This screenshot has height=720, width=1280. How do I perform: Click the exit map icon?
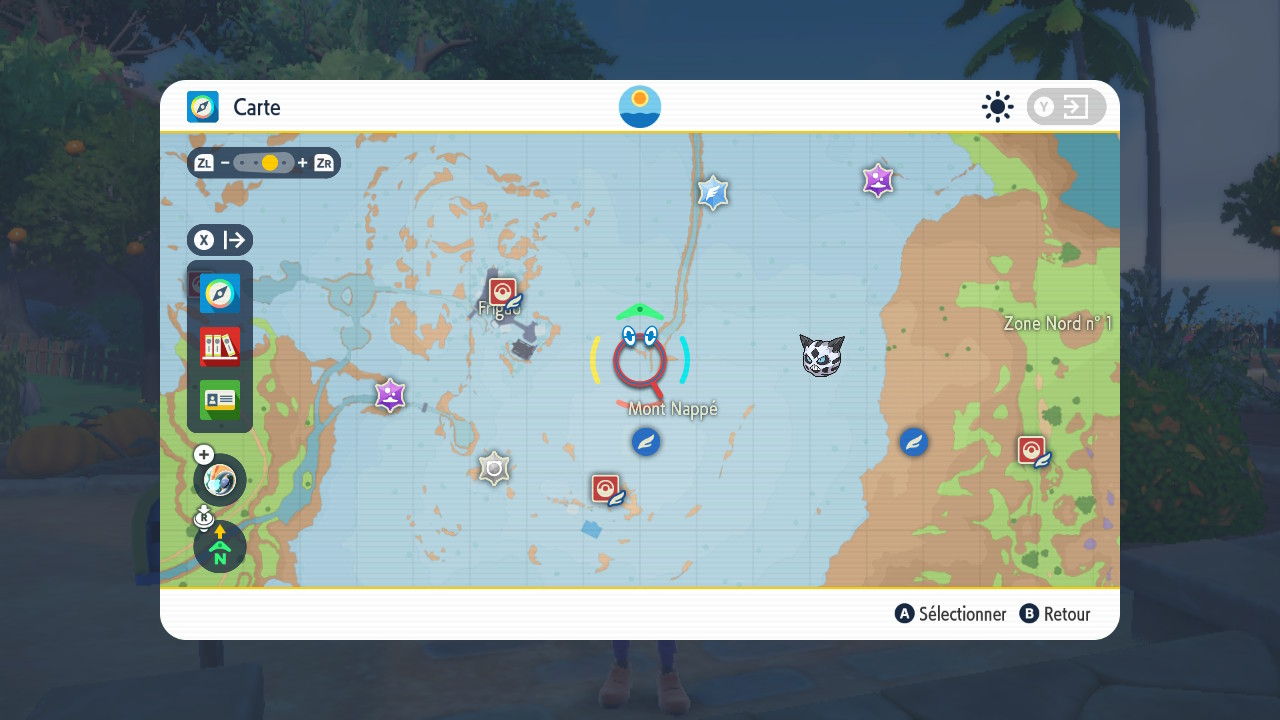click(1066, 107)
